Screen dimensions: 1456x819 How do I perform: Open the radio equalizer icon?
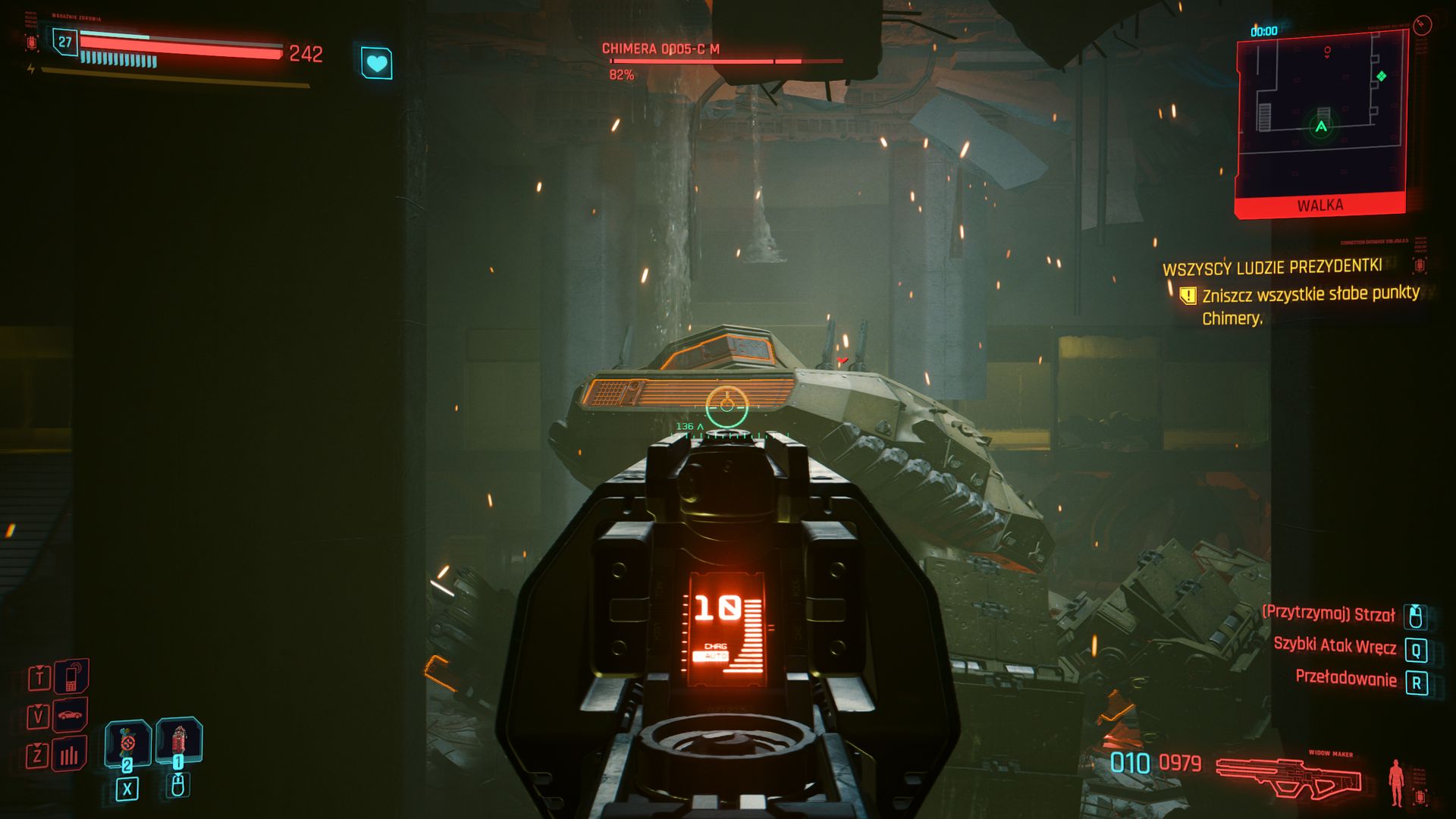click(x=70, y=755)
